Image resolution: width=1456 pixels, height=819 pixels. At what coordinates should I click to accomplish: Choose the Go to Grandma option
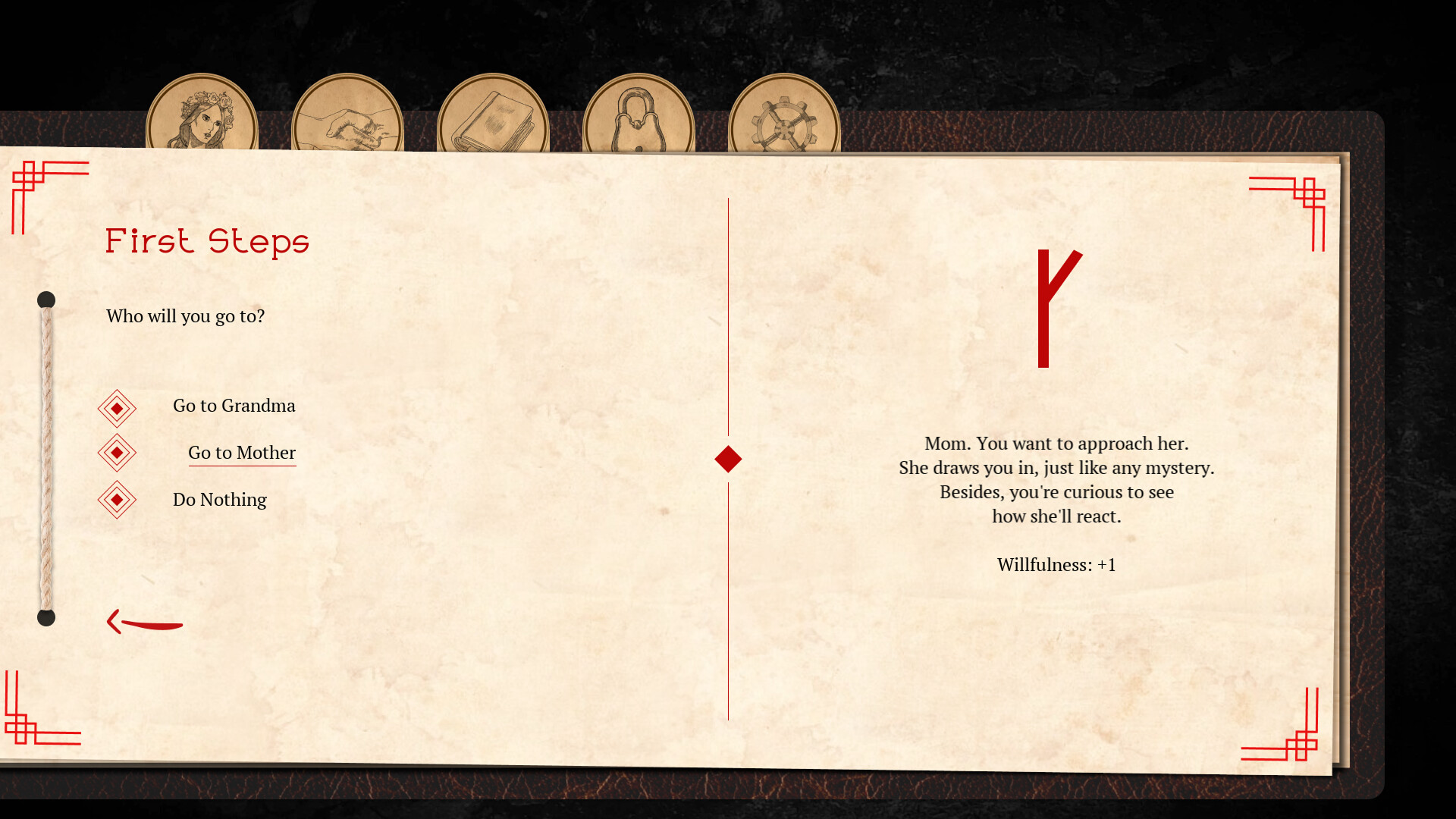coord(235,406)
